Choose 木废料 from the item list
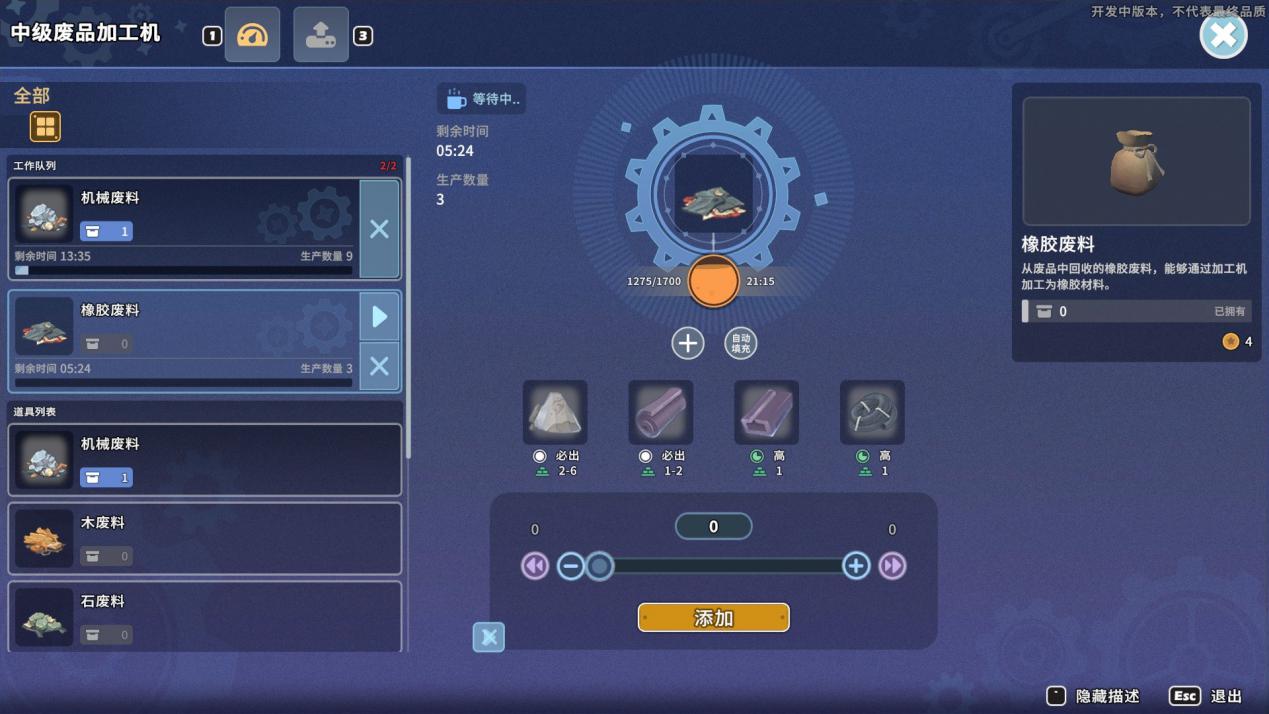The image size is (1269, 714). [204, 539]
